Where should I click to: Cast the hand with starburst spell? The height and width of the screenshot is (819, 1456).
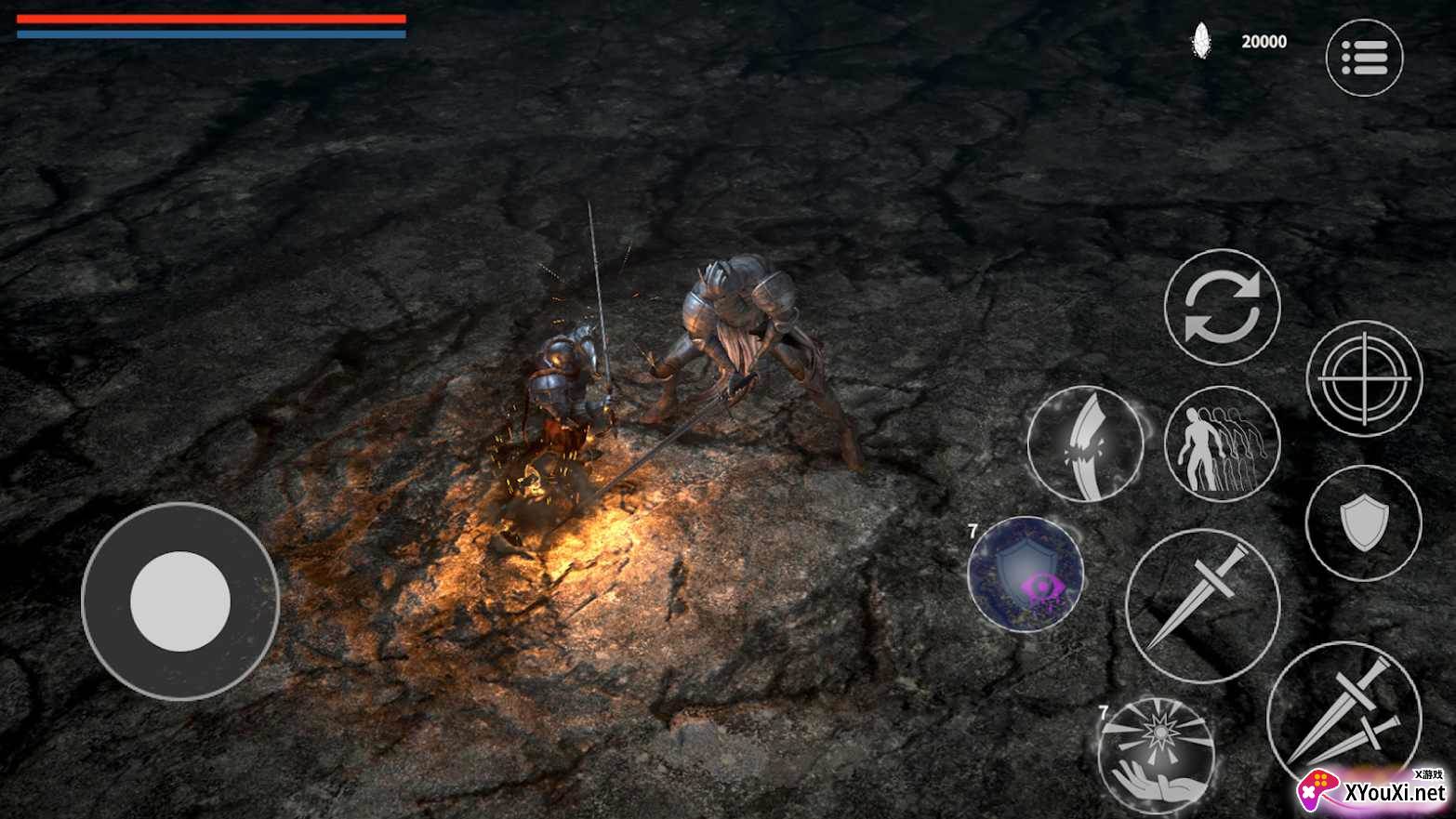click(1156, 754)
